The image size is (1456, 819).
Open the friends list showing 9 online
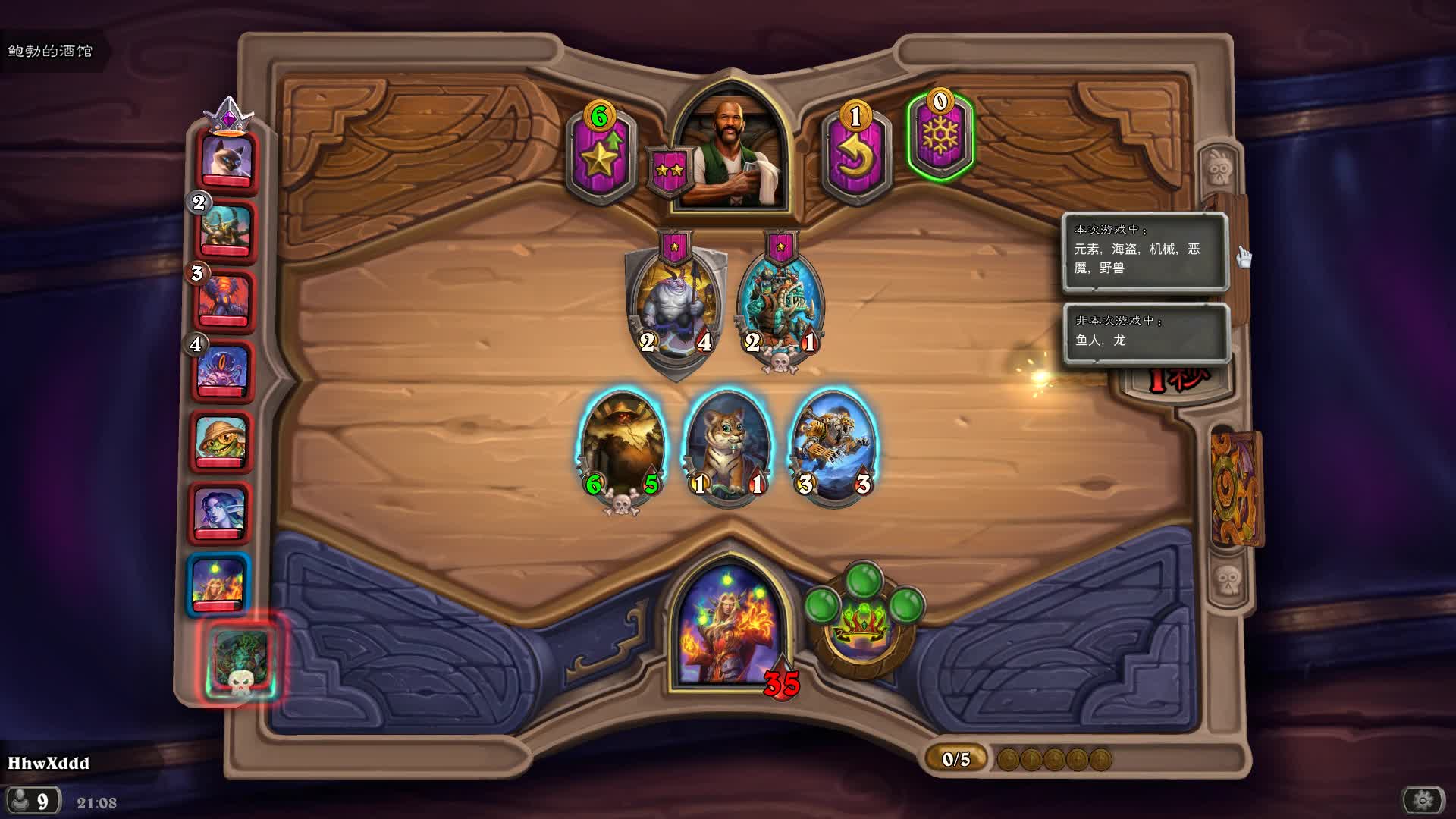(32, 801)
